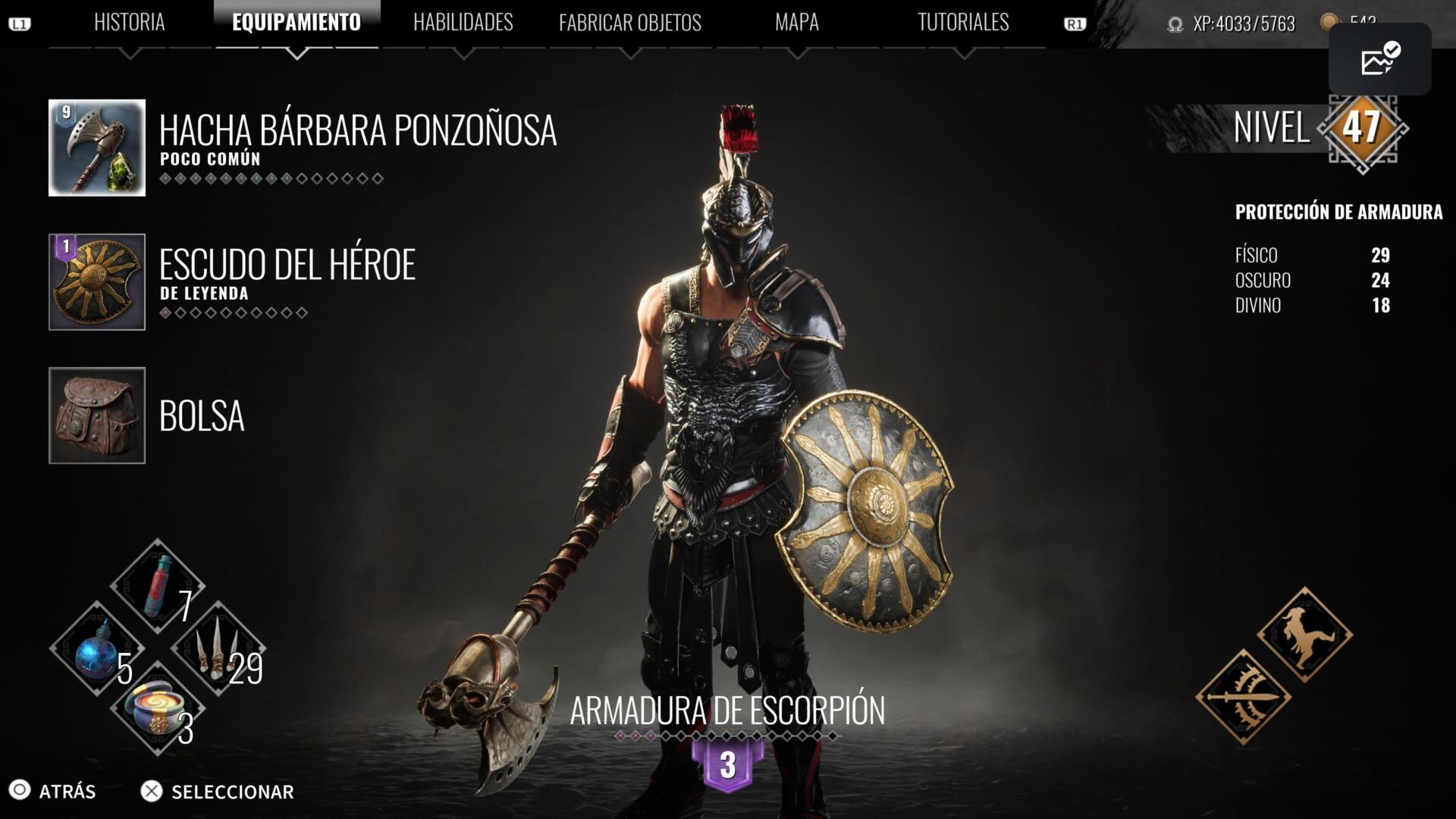Switch to the Historia tab
Viewport: 1456px width, 819px height.
click(x=129, y=23)
